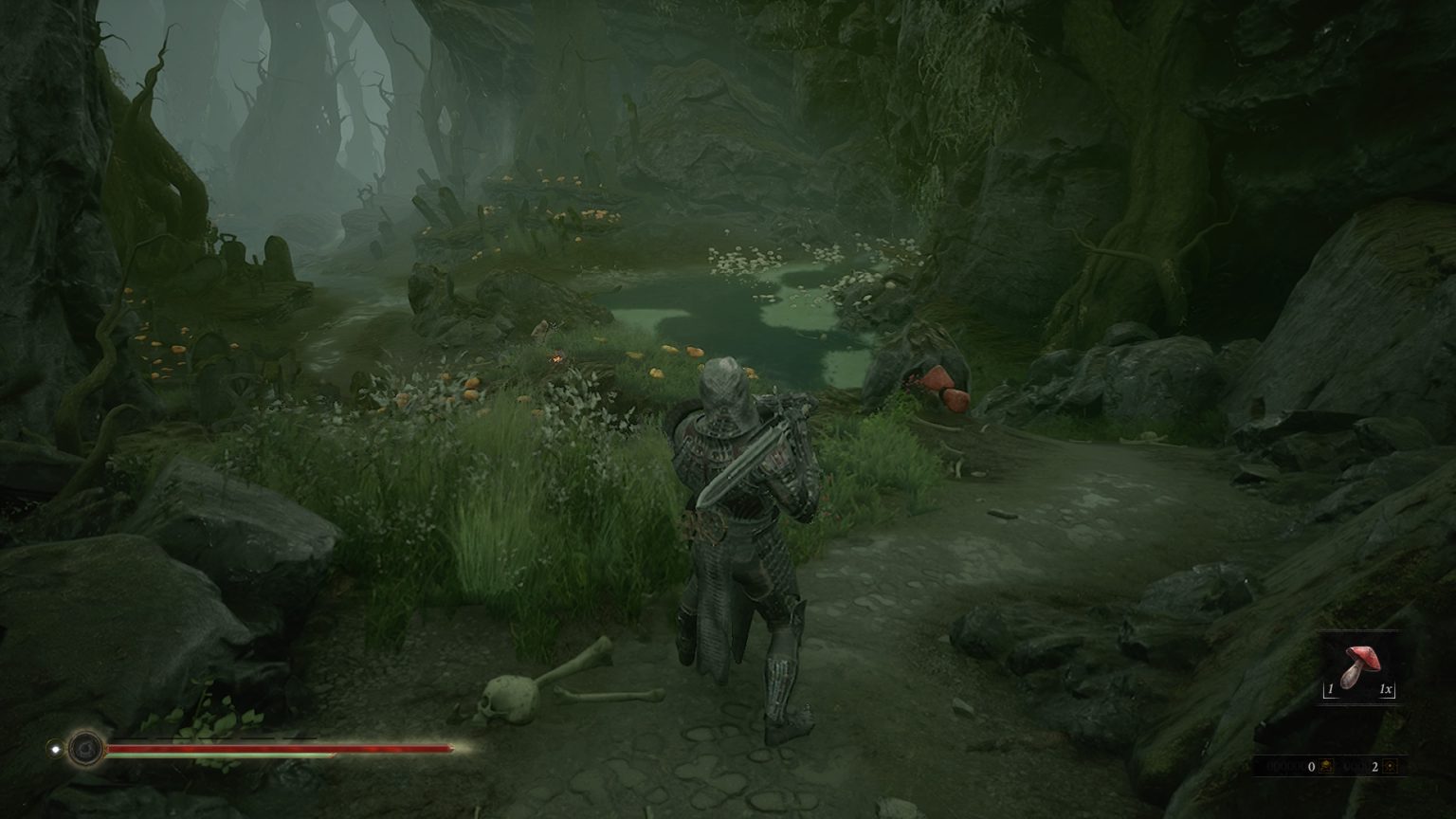1456x819 pixels.
Task: Click the glimpse currency icon next to the 2
Action: 1390,766
